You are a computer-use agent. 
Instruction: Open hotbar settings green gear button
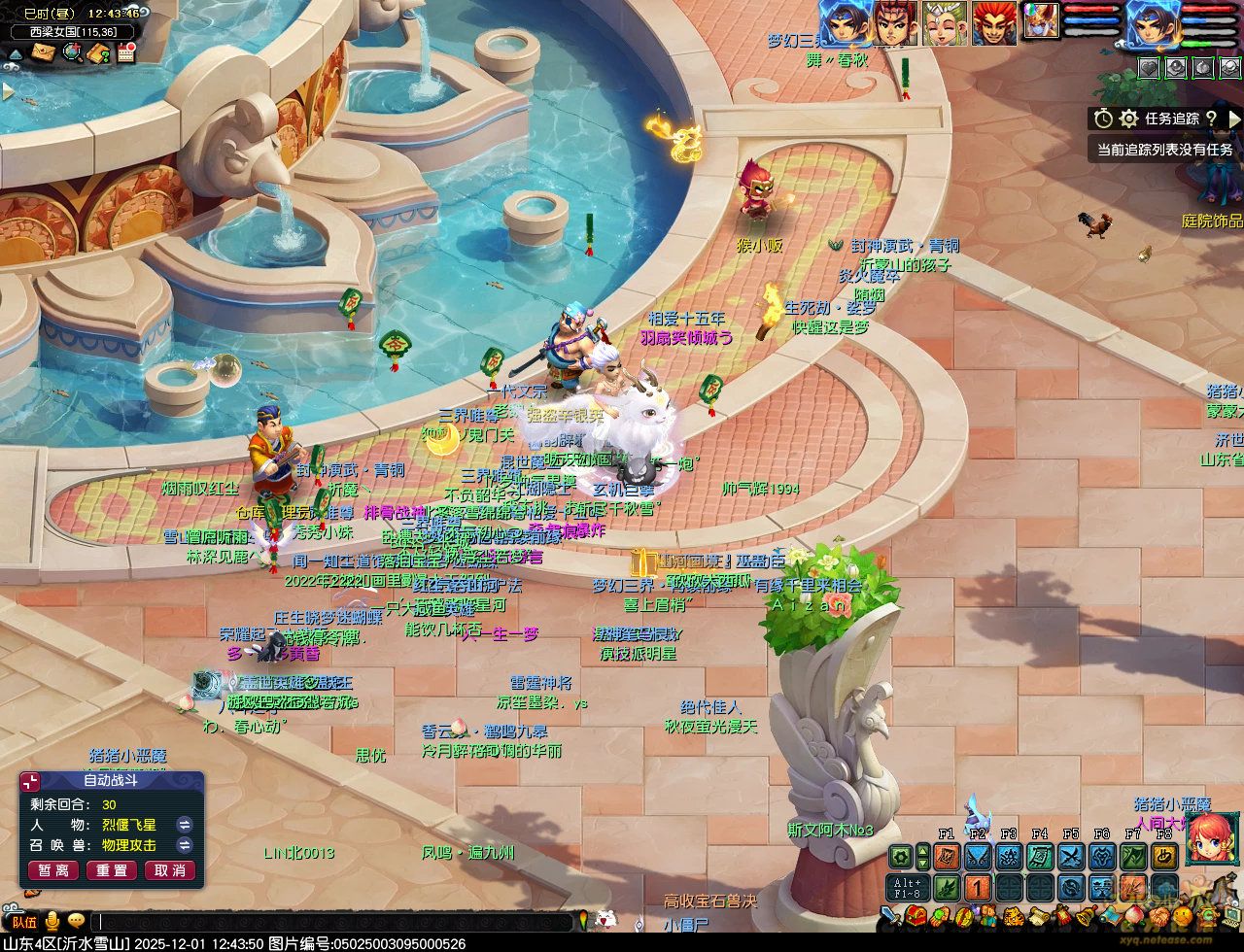click(x=902, y=857)
